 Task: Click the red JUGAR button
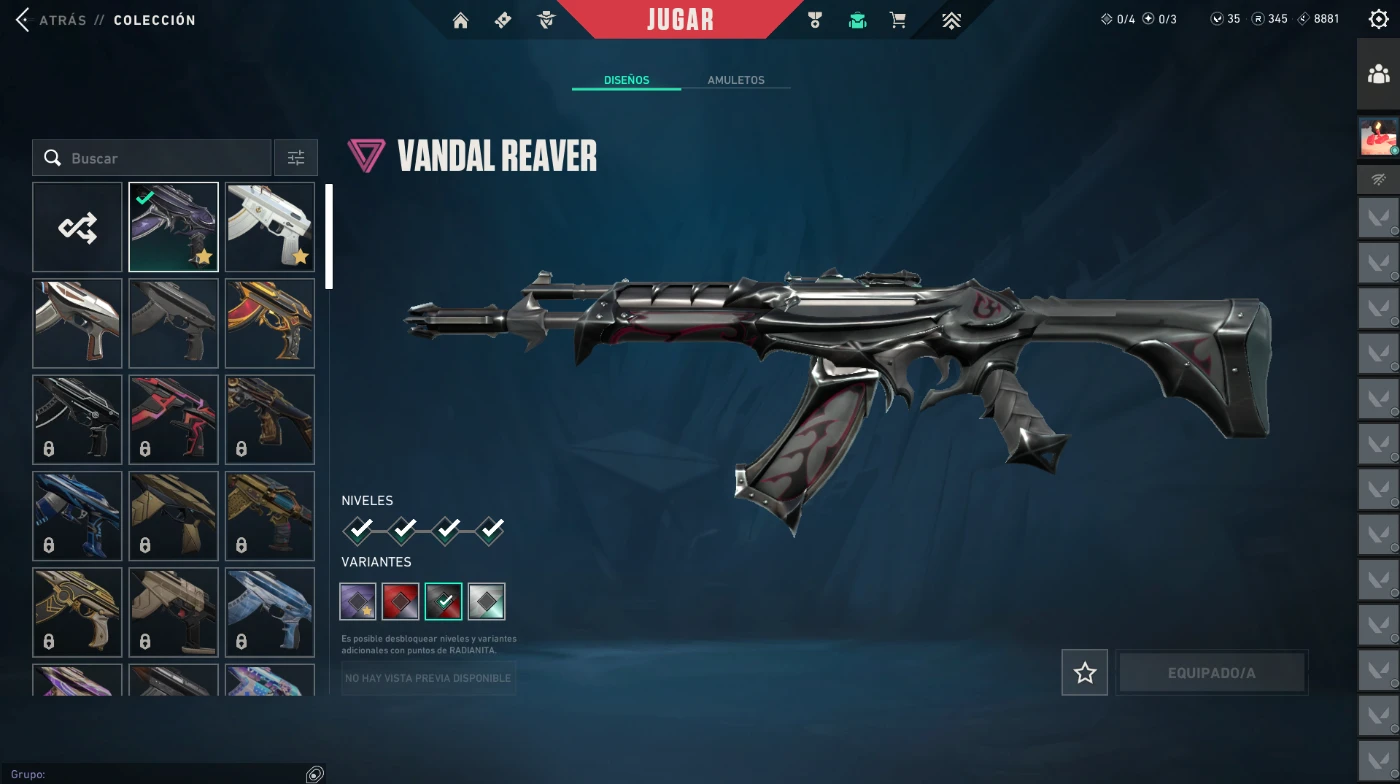point(680,20)
